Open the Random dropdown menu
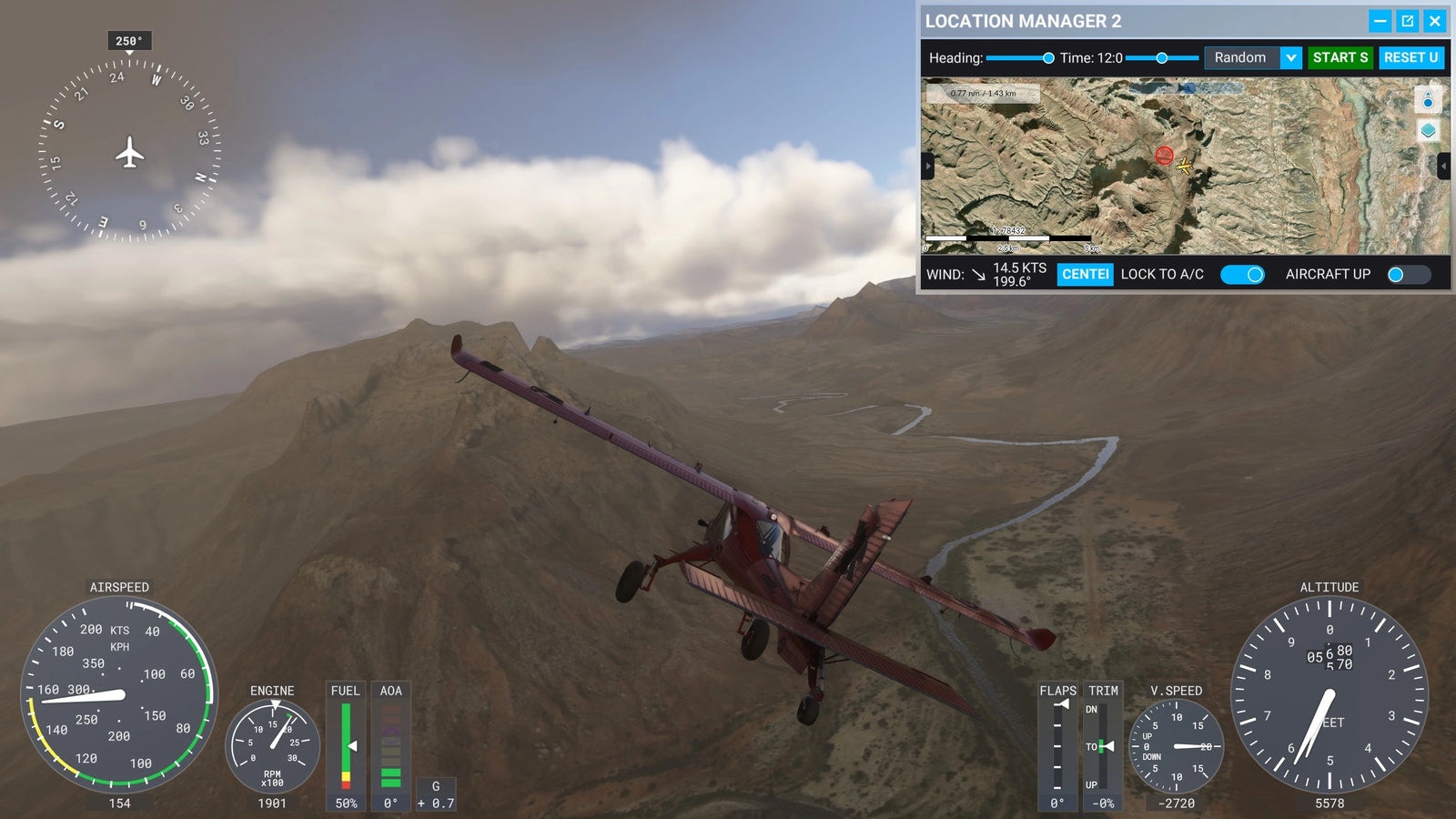 click(x=1290, y=57)
